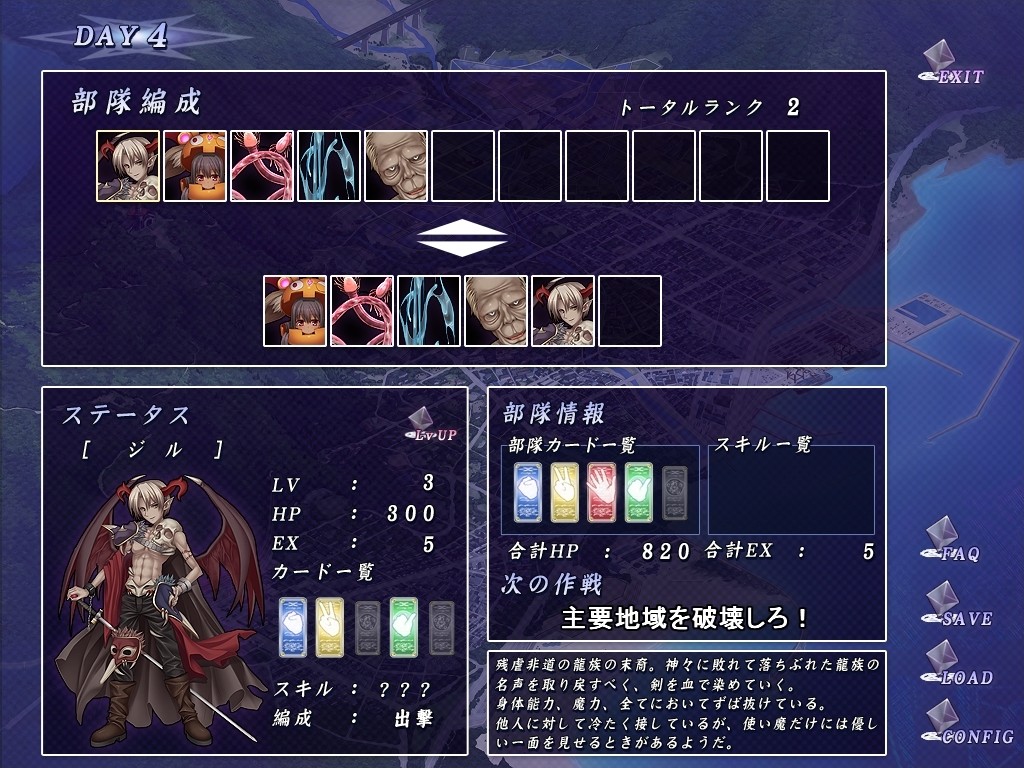Select the zombie face unit in the lower row
Viewport: 1024px width, 768px height.
496,311
